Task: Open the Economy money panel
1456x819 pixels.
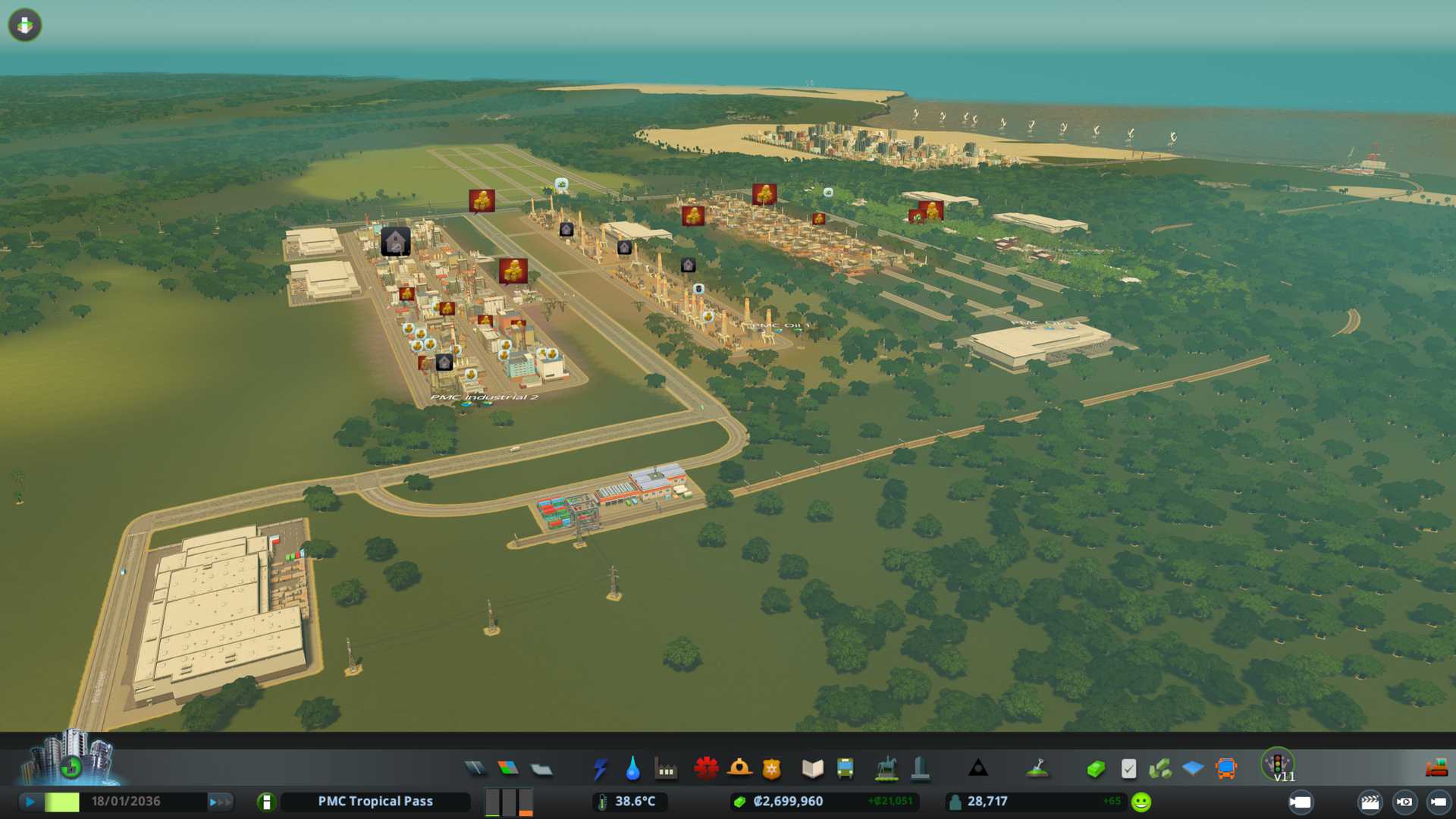Action: tap(1095, 770)
